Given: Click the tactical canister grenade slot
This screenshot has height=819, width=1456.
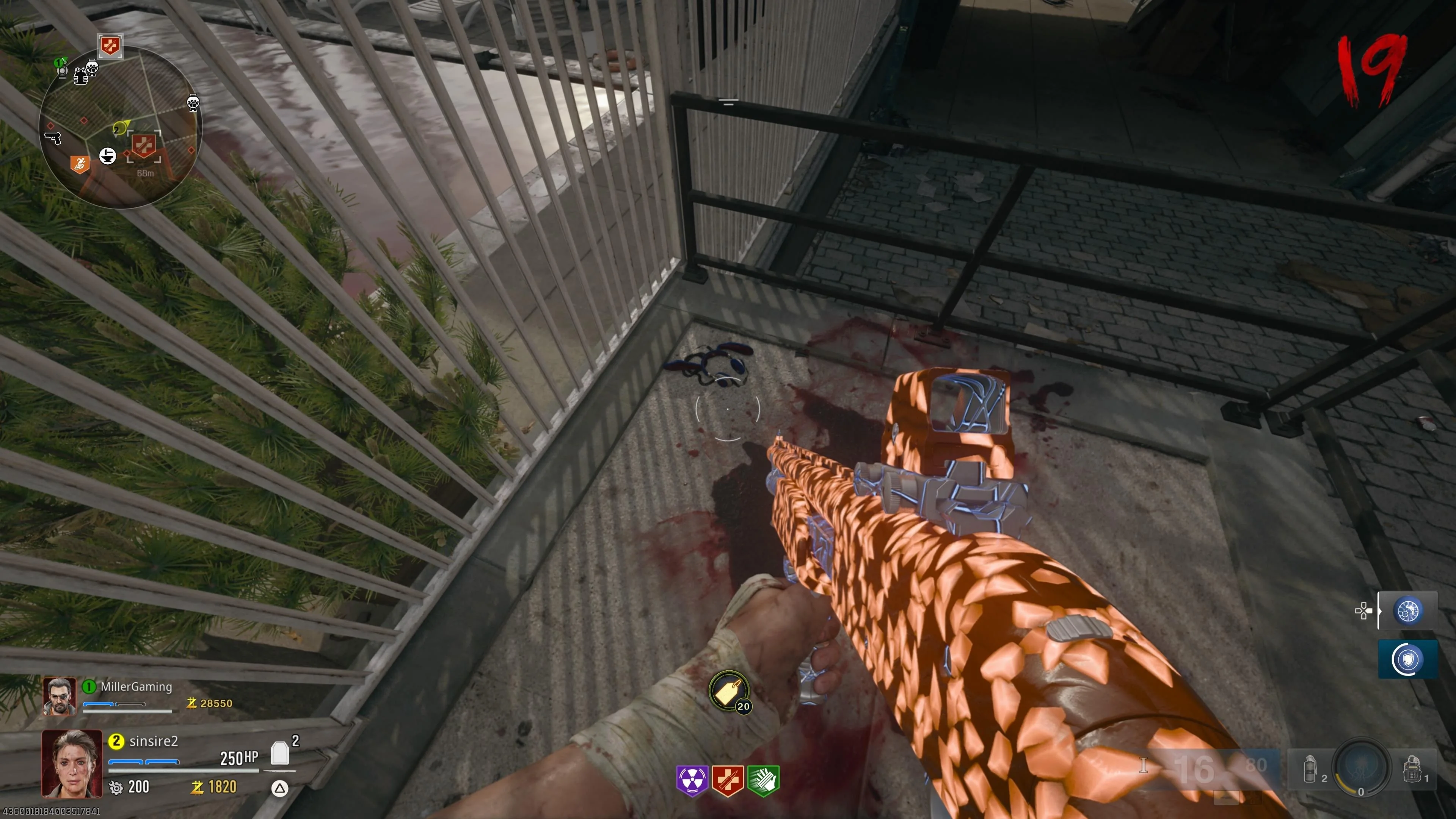Looking at the screenshot, I should 1310,769.
